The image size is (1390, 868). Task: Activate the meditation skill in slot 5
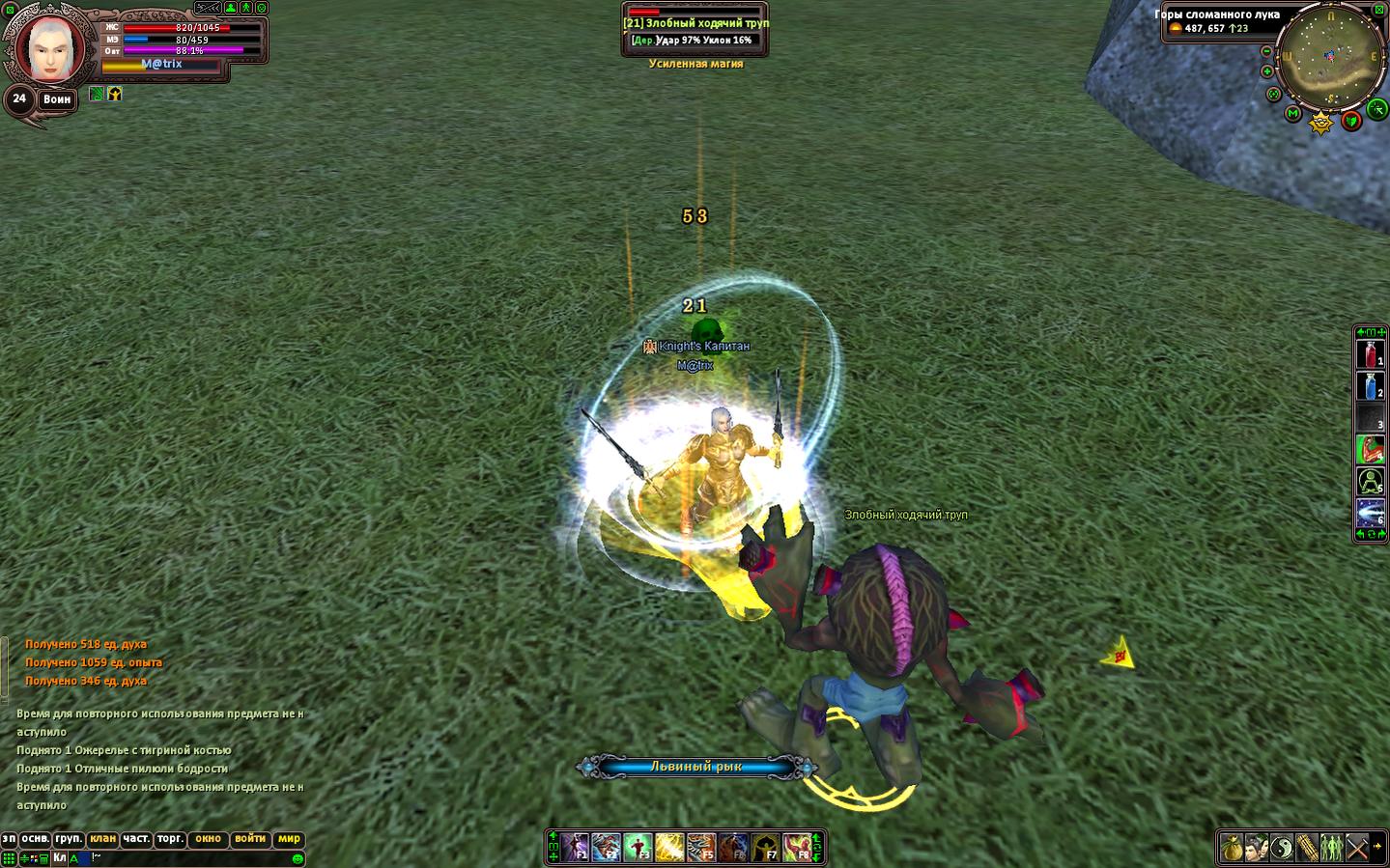point(1371,481)
